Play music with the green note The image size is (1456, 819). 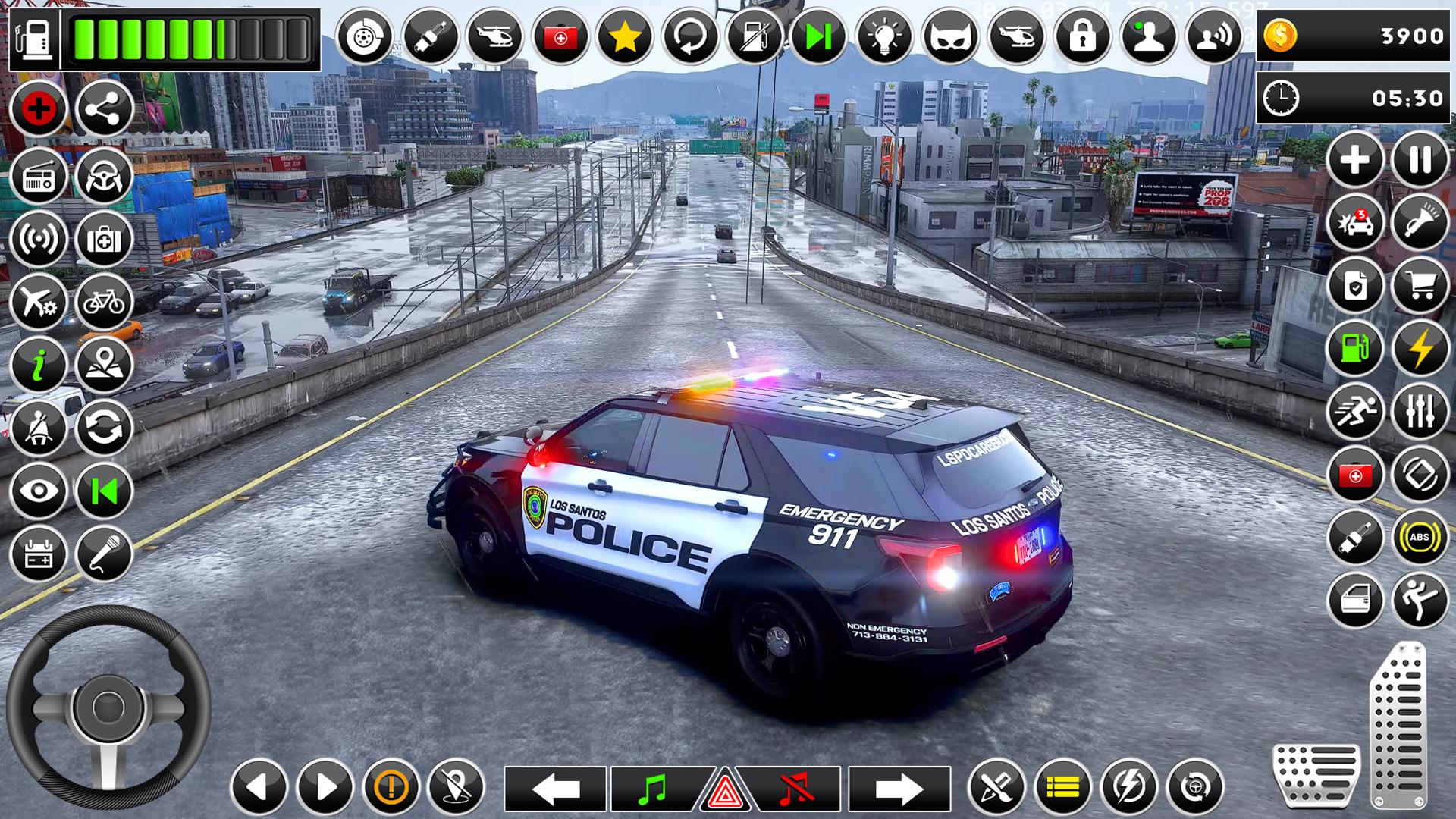tap(652, 789)
